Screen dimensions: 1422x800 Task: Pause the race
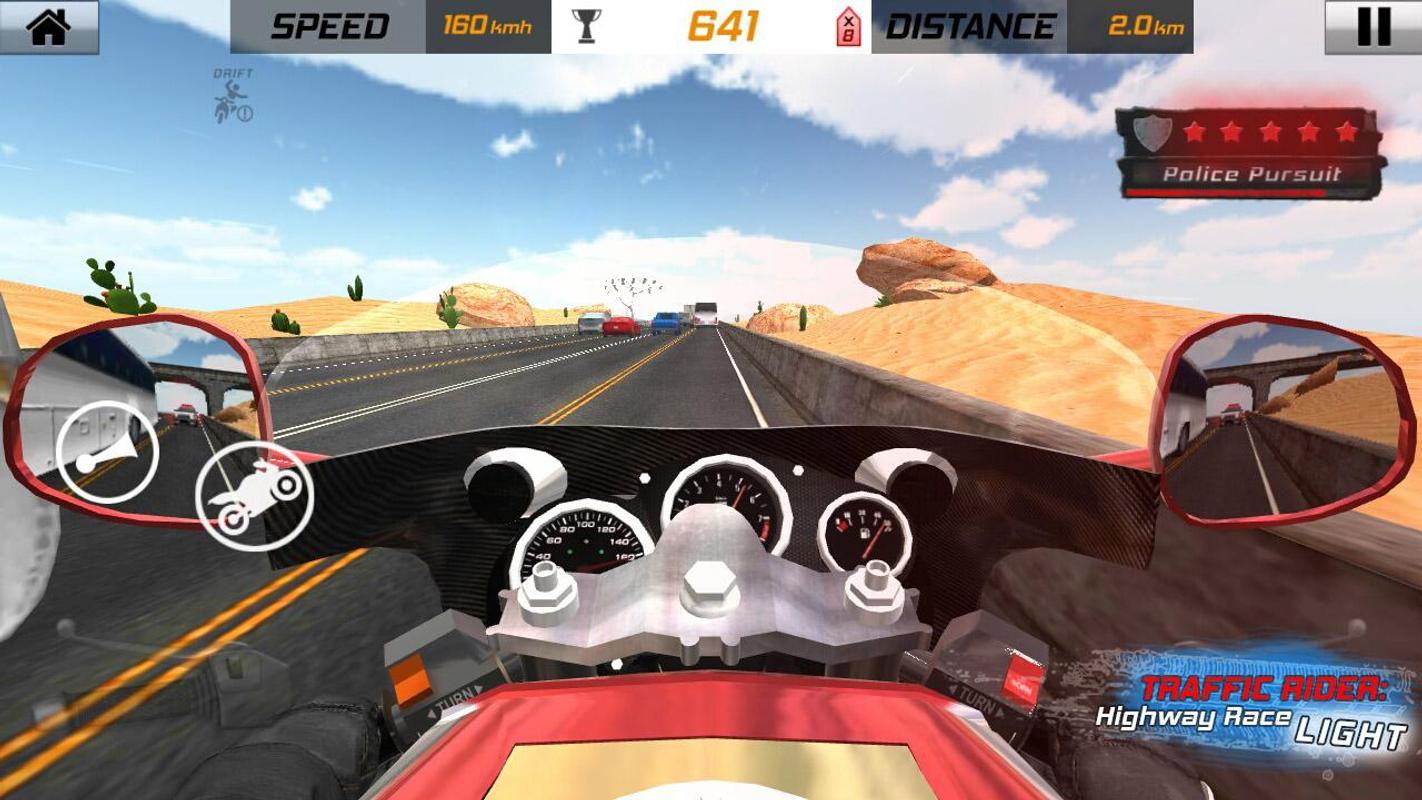point(1373,27)
